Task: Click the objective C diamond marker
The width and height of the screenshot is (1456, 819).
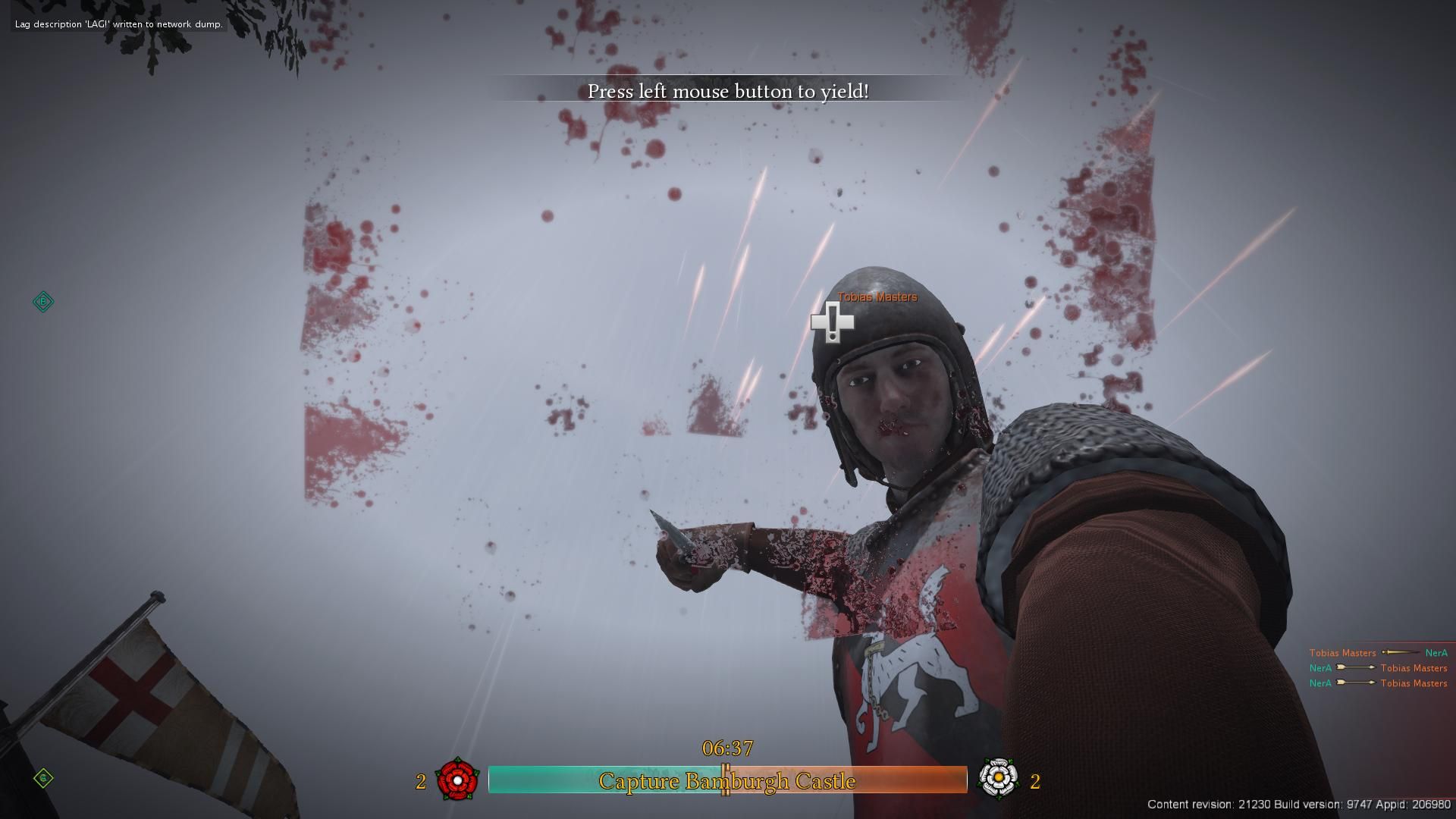Action: coord(43,778)
